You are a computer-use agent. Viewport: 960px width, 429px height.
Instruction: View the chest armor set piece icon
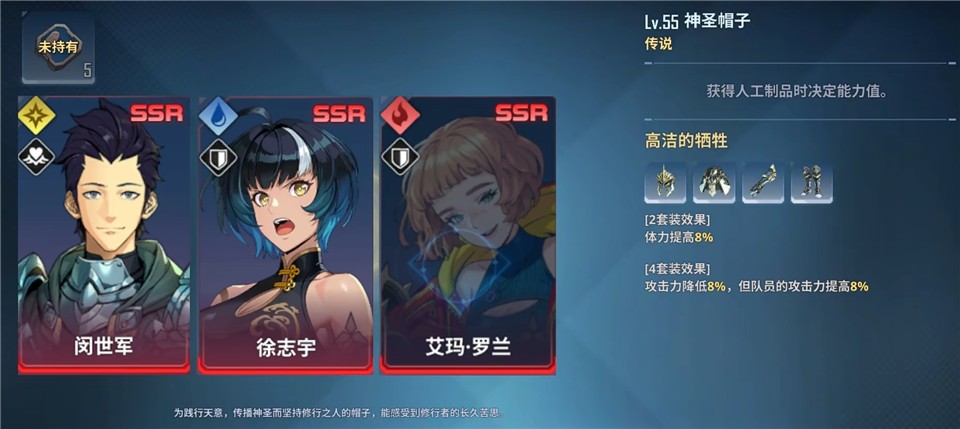point(714,182)
